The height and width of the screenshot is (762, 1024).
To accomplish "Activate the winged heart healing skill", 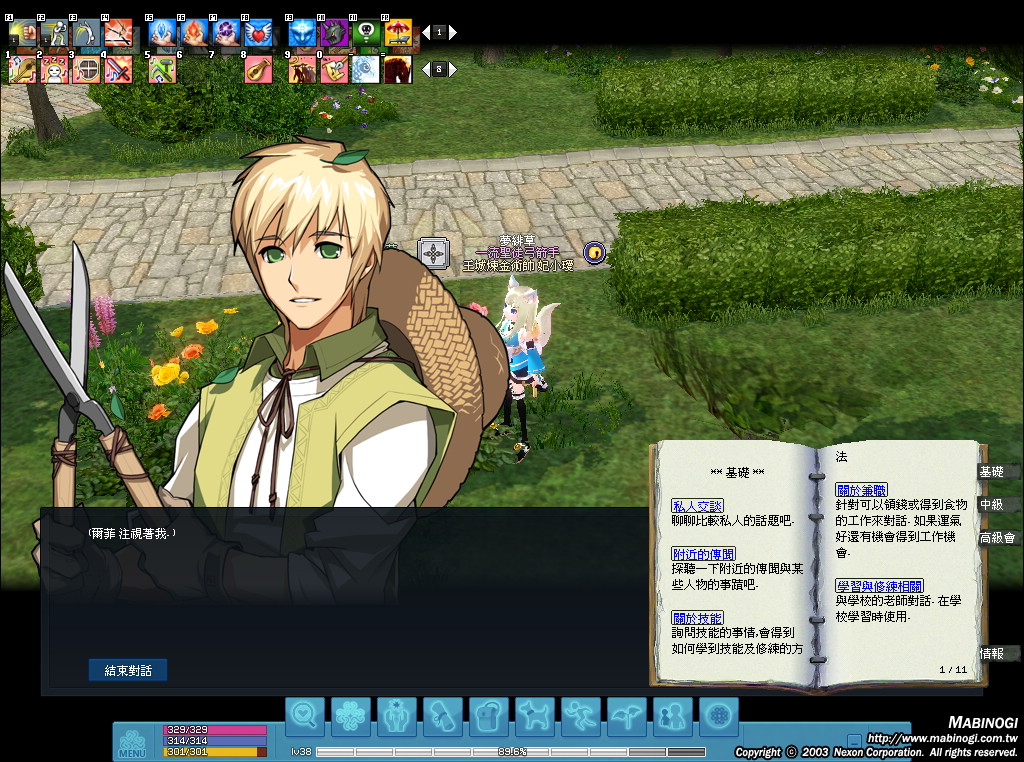I will point(258,33).
